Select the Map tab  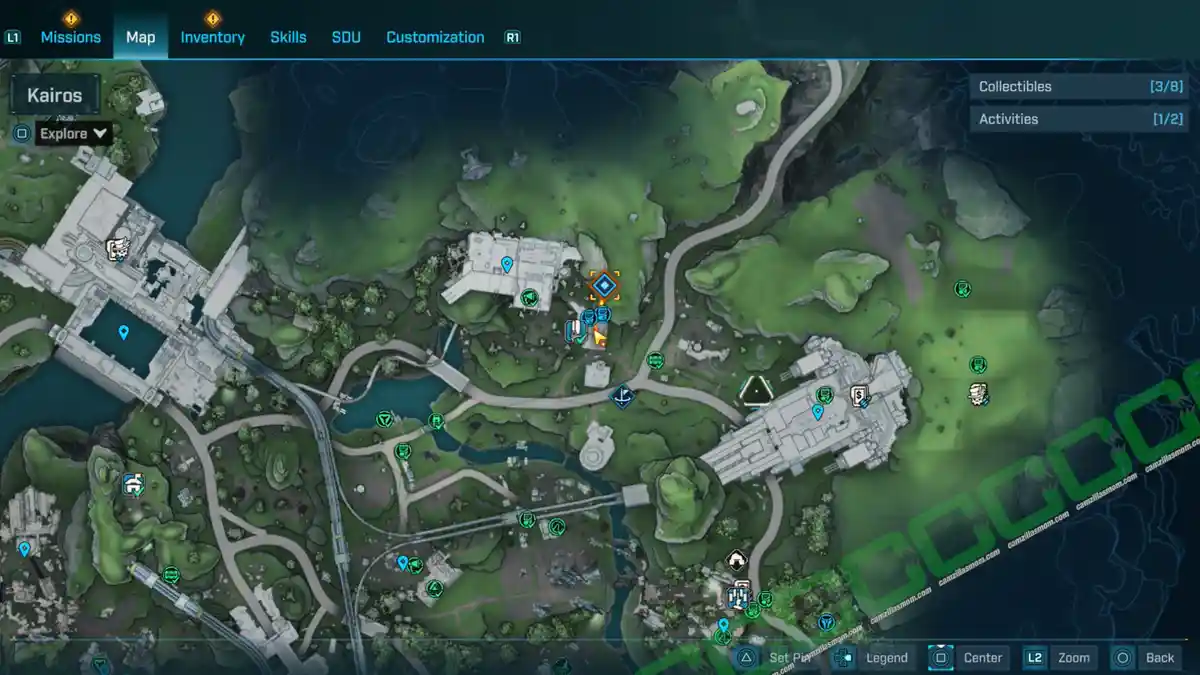tap(140, 37)
